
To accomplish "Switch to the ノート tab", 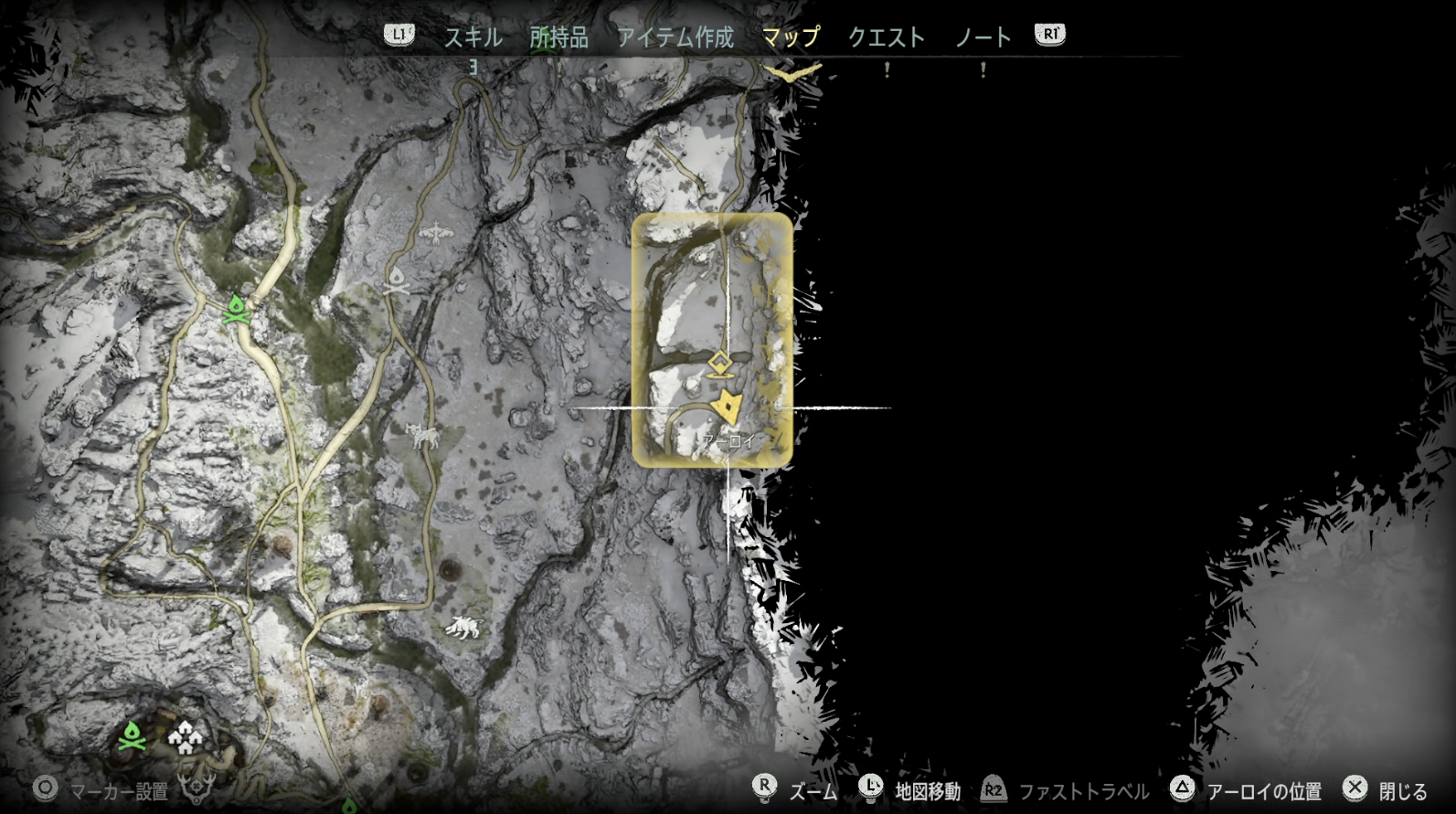I will [983, 37].
